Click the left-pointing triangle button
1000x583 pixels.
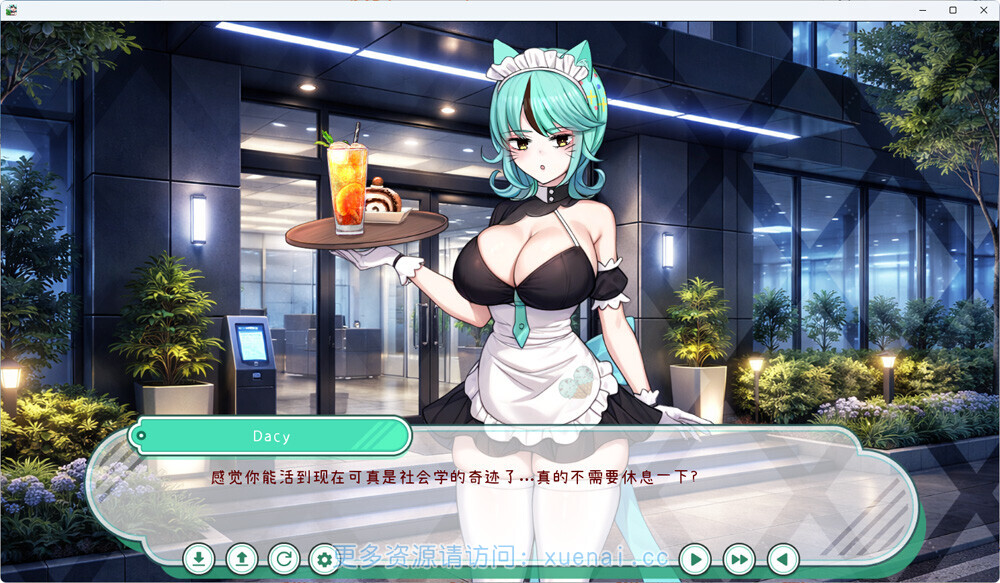(783, 559)
